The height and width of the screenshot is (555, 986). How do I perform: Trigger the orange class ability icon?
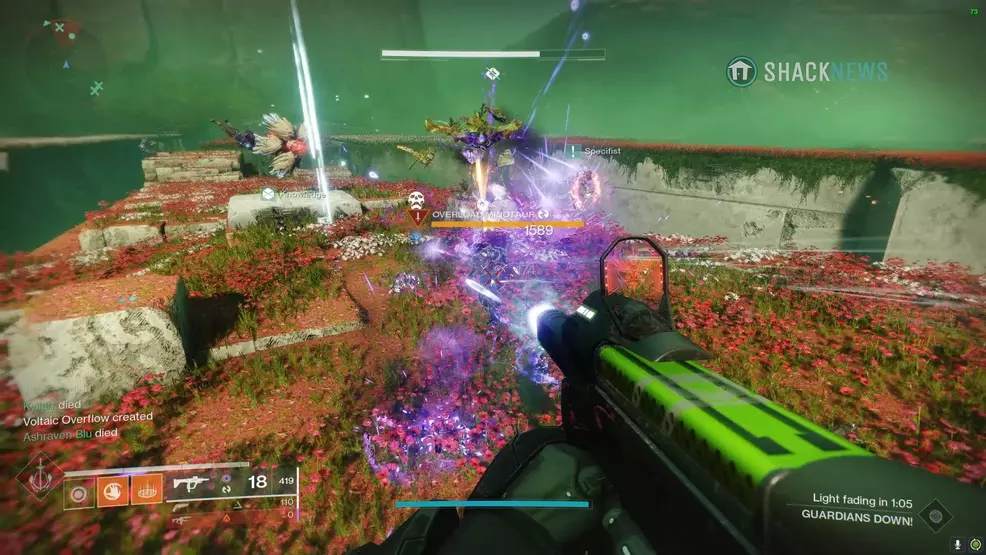pos(146,489)
